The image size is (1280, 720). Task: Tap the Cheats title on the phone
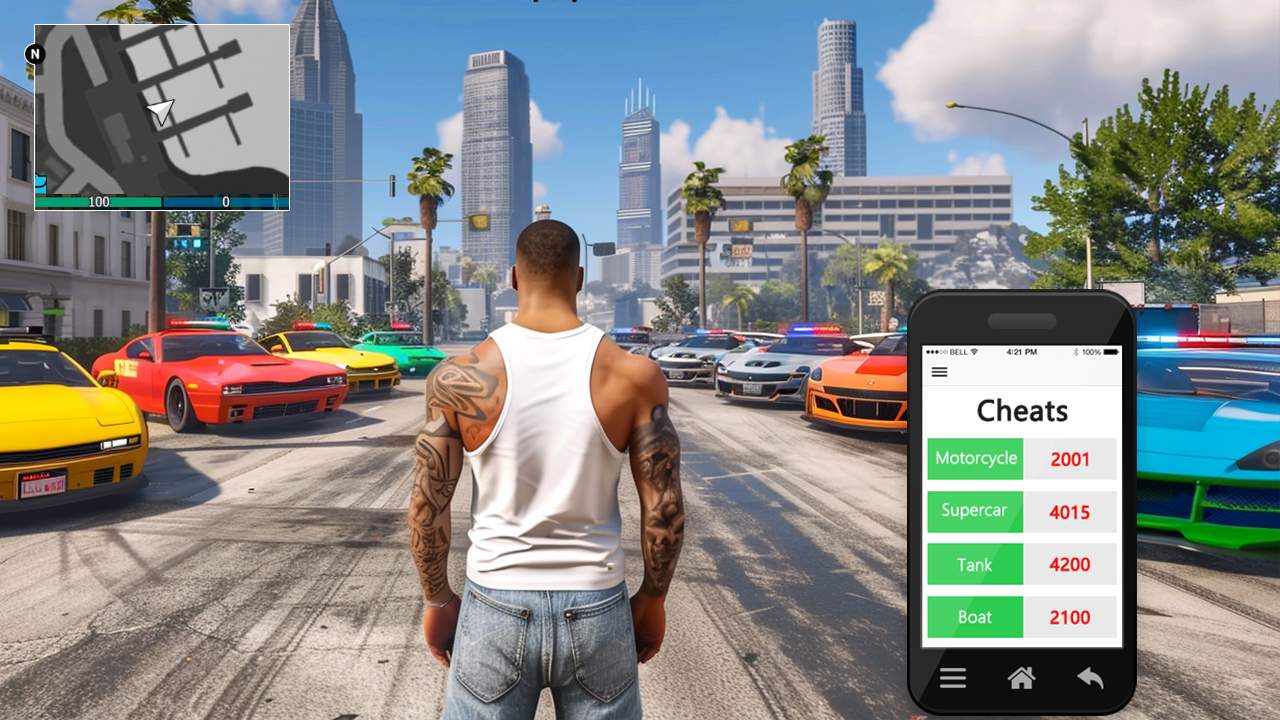(x=1021, y=410)
